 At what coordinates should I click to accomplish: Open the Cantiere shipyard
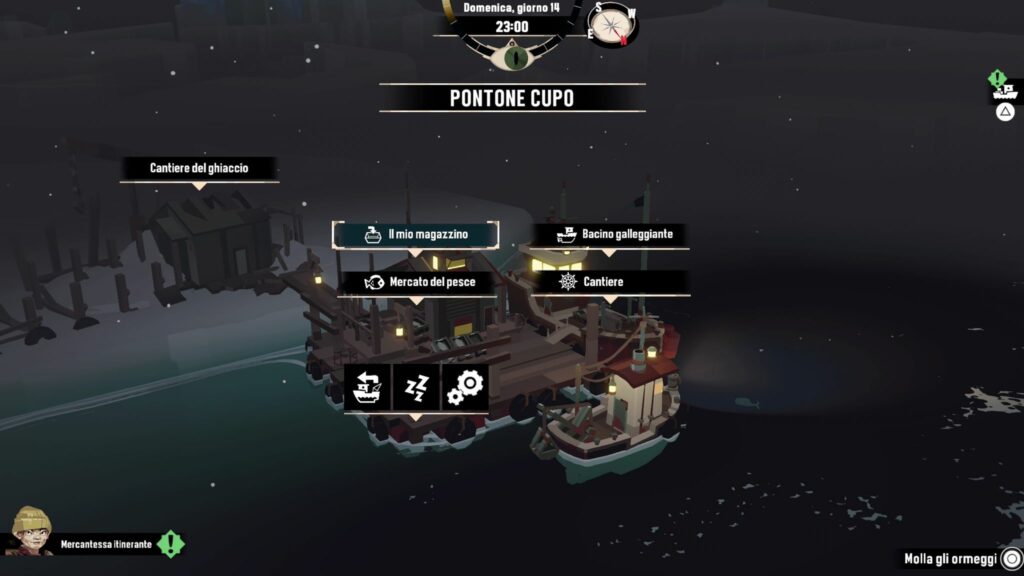click(610, 282)
